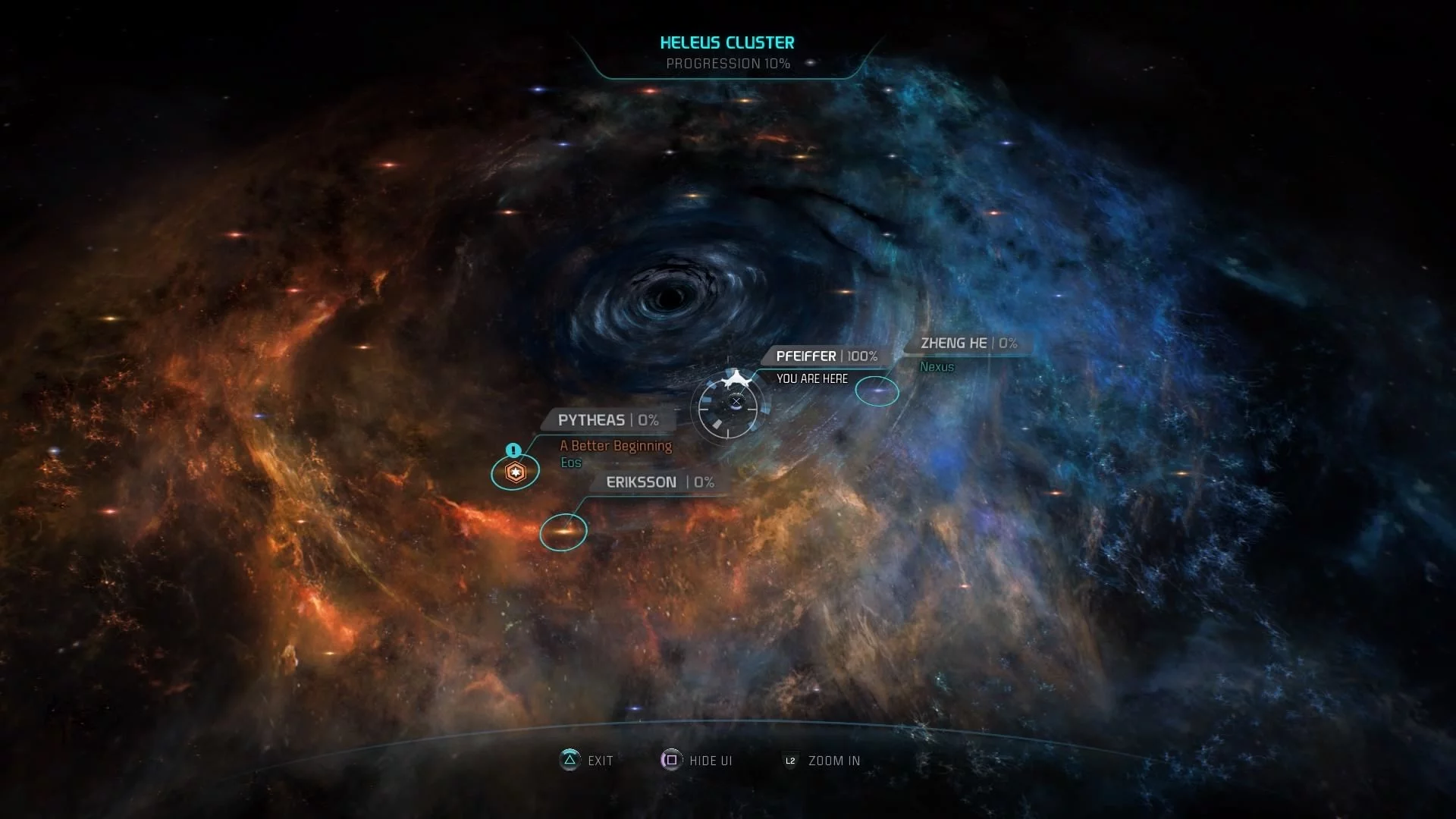
Task: Click the Pfeiffer current-location ship marker
Action: click(729, 407)
